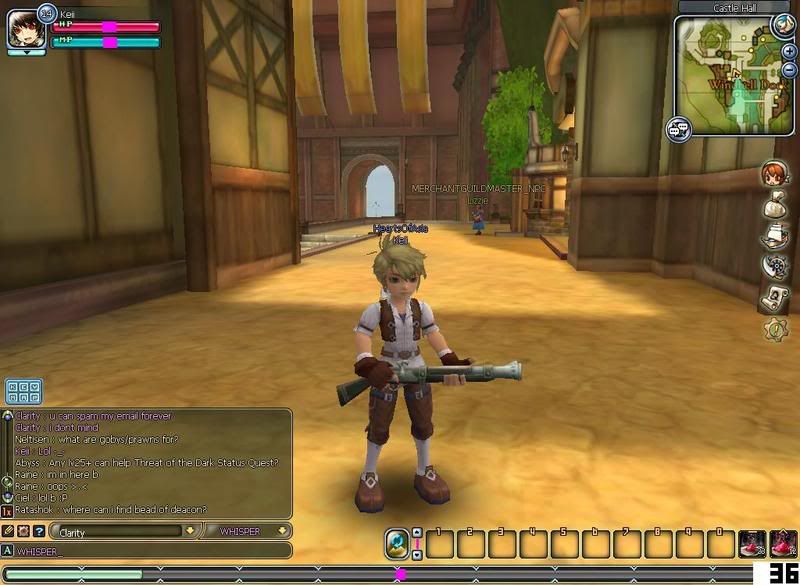Open the gear-shaped system settings icon
This screenshot has width=800, height=585.
(775, 329)
